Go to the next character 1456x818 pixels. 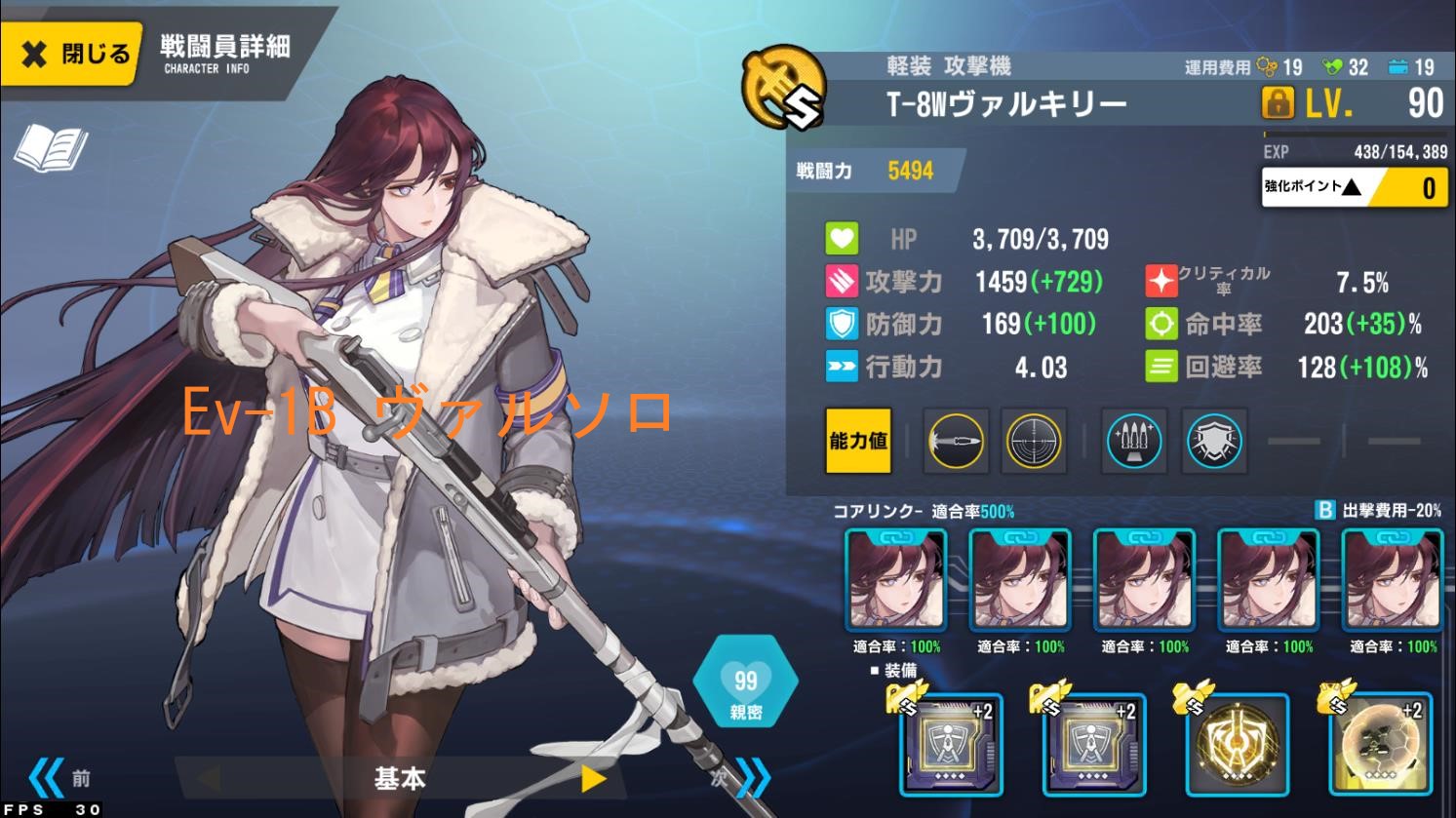click(743, 778)
